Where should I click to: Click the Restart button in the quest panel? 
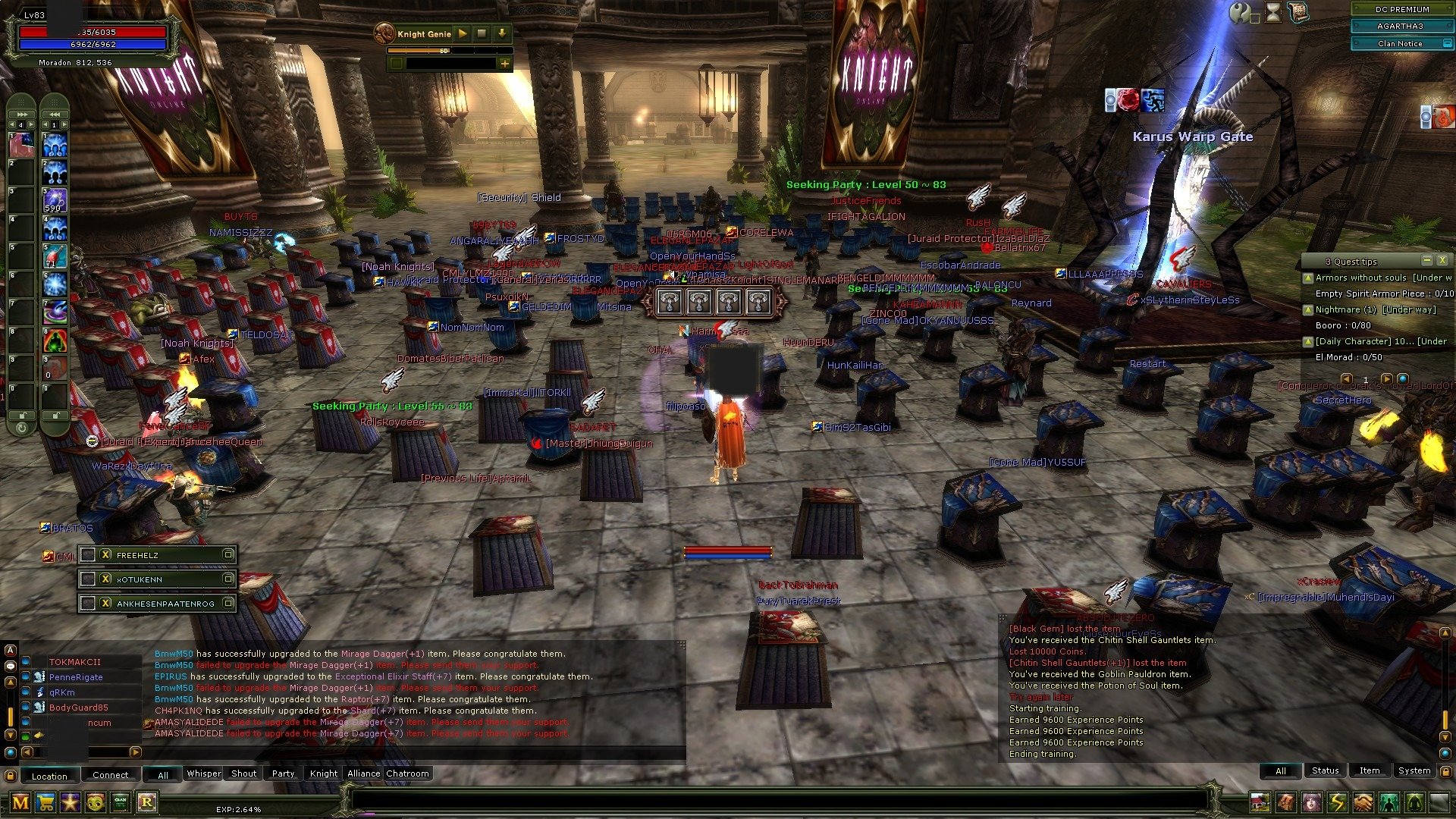click(x=1148, y=363)
